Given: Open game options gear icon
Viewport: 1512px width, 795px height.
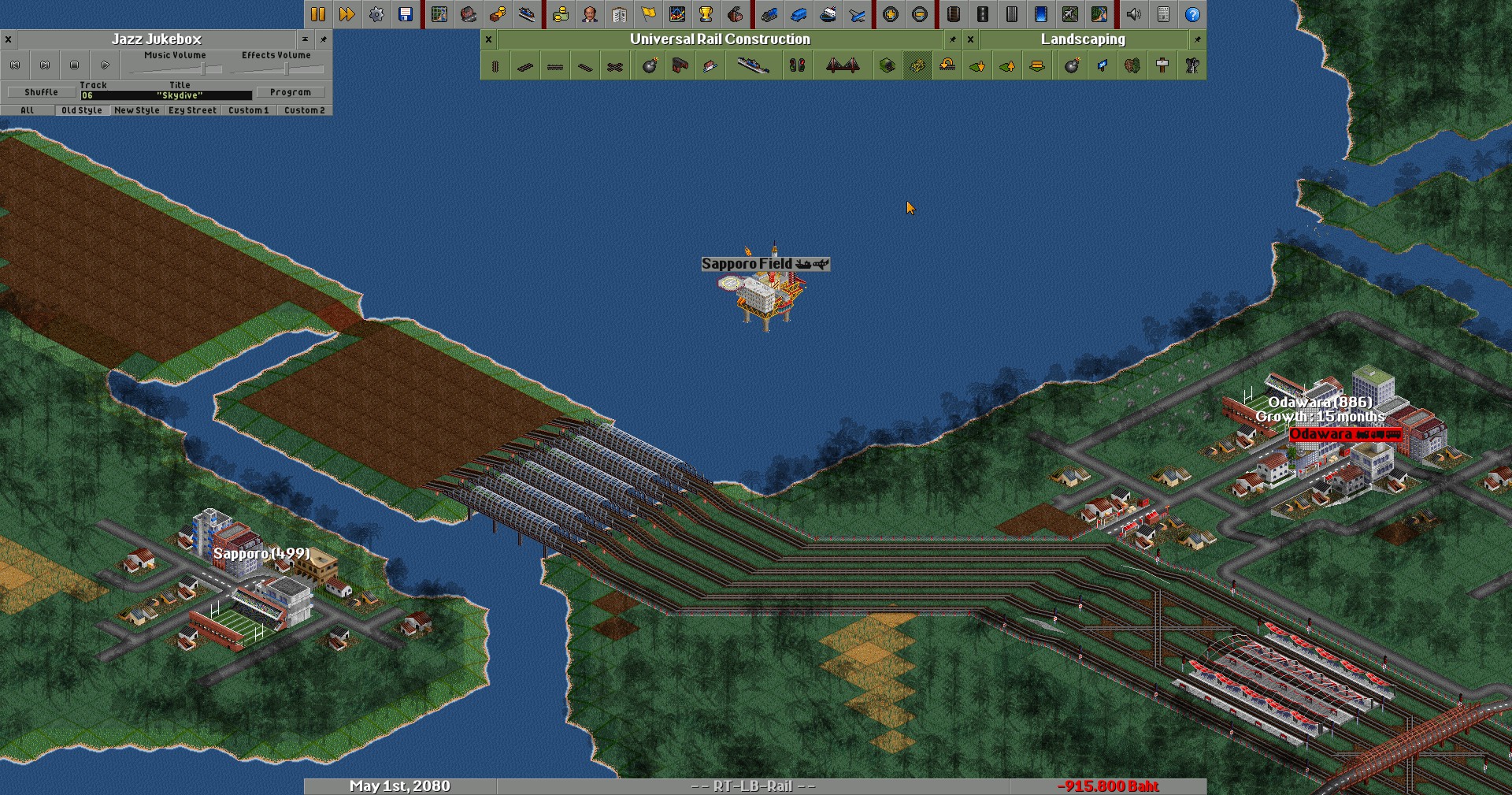Looking at the screenshot, I should [376, 14].
